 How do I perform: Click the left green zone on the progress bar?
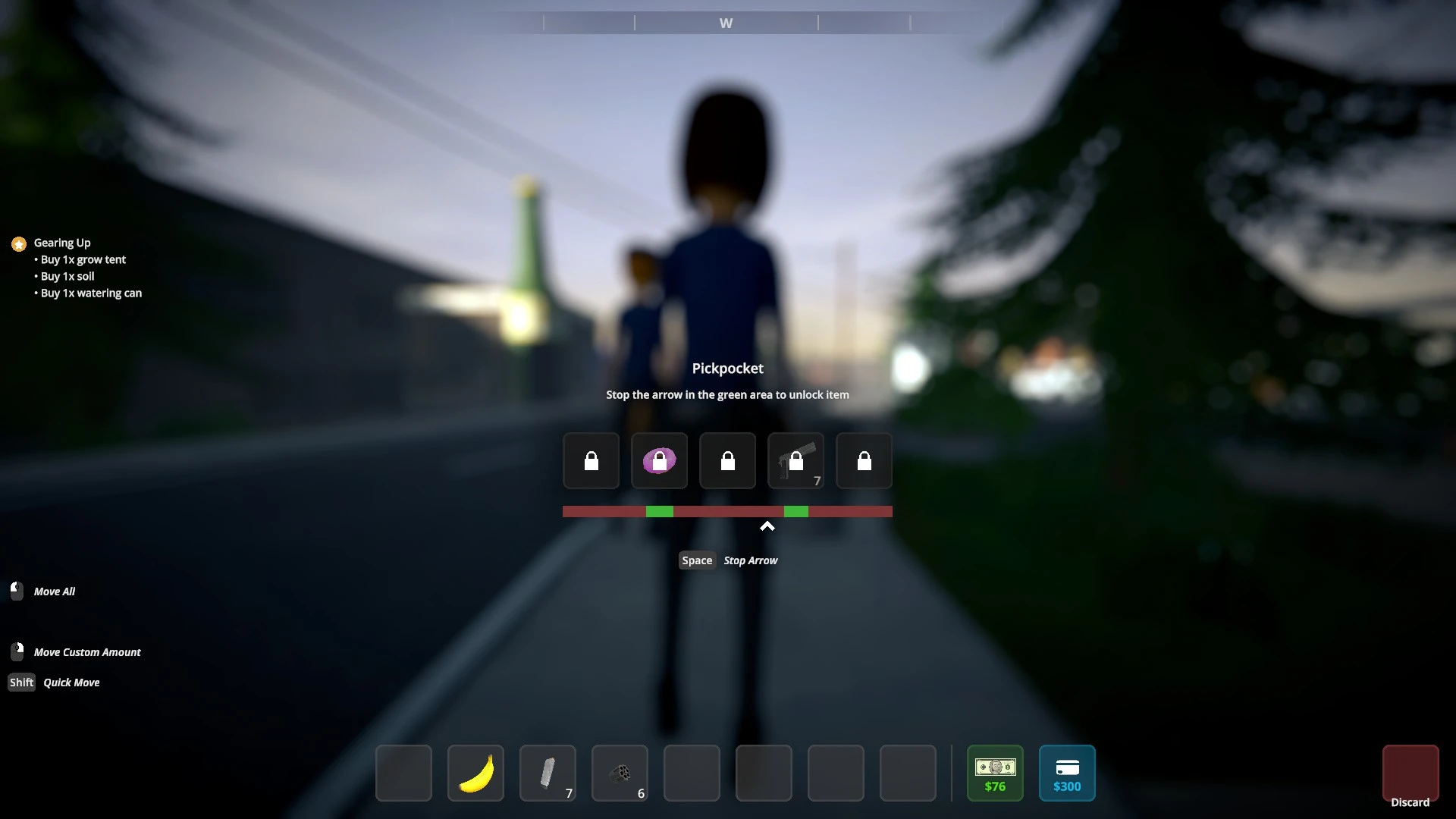click(x=659, y=512)
